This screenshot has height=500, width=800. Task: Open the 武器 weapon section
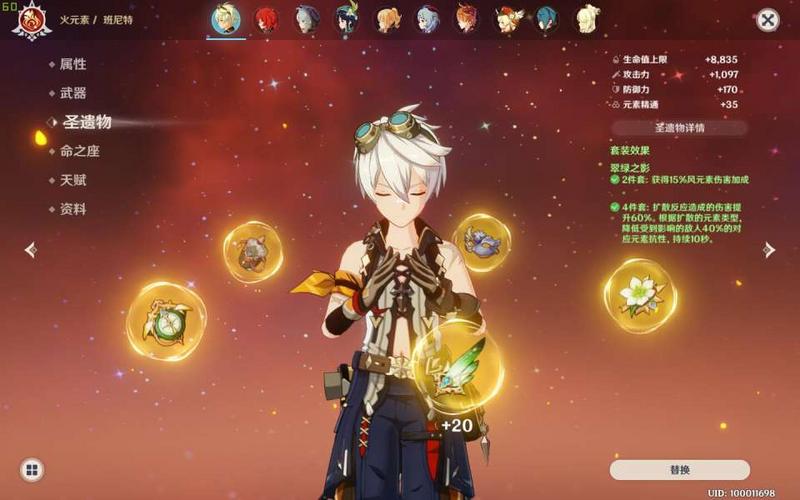click(x=73, y=93)
